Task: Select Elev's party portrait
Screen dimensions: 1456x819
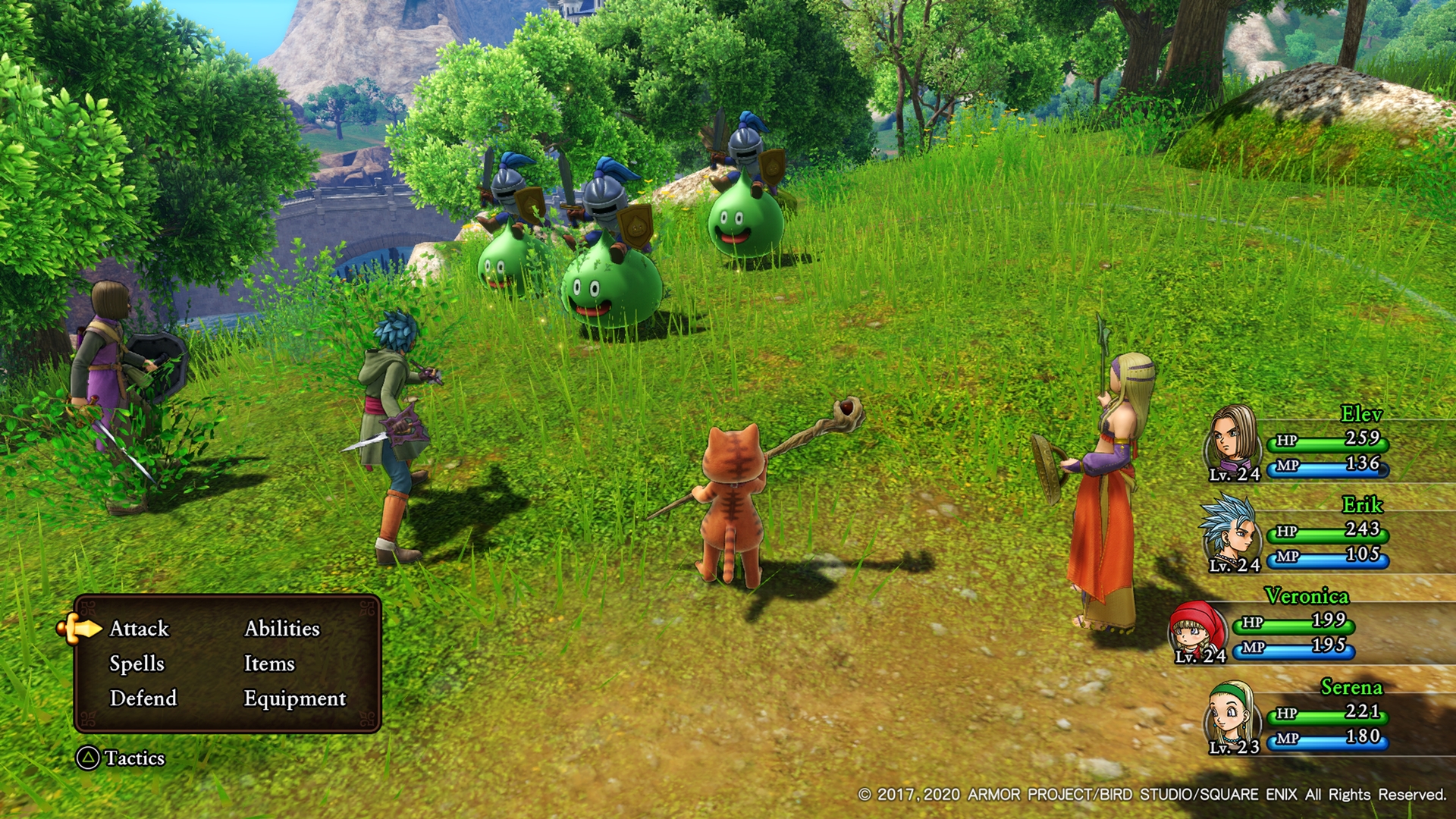Action: 1233,441
